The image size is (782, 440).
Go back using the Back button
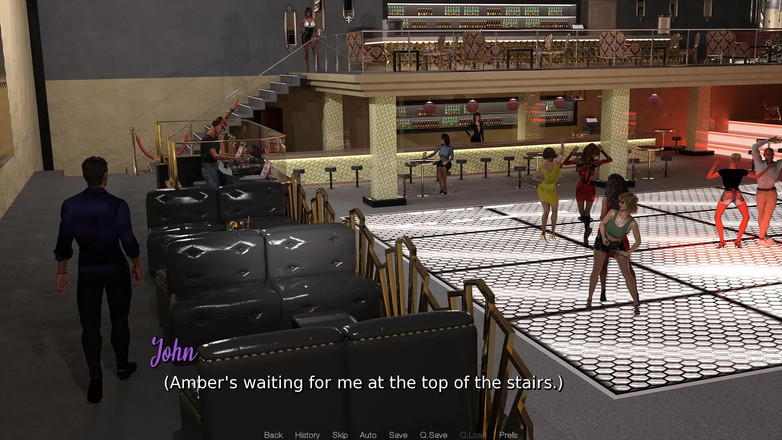pyautogui.click(x=273, y=435)
